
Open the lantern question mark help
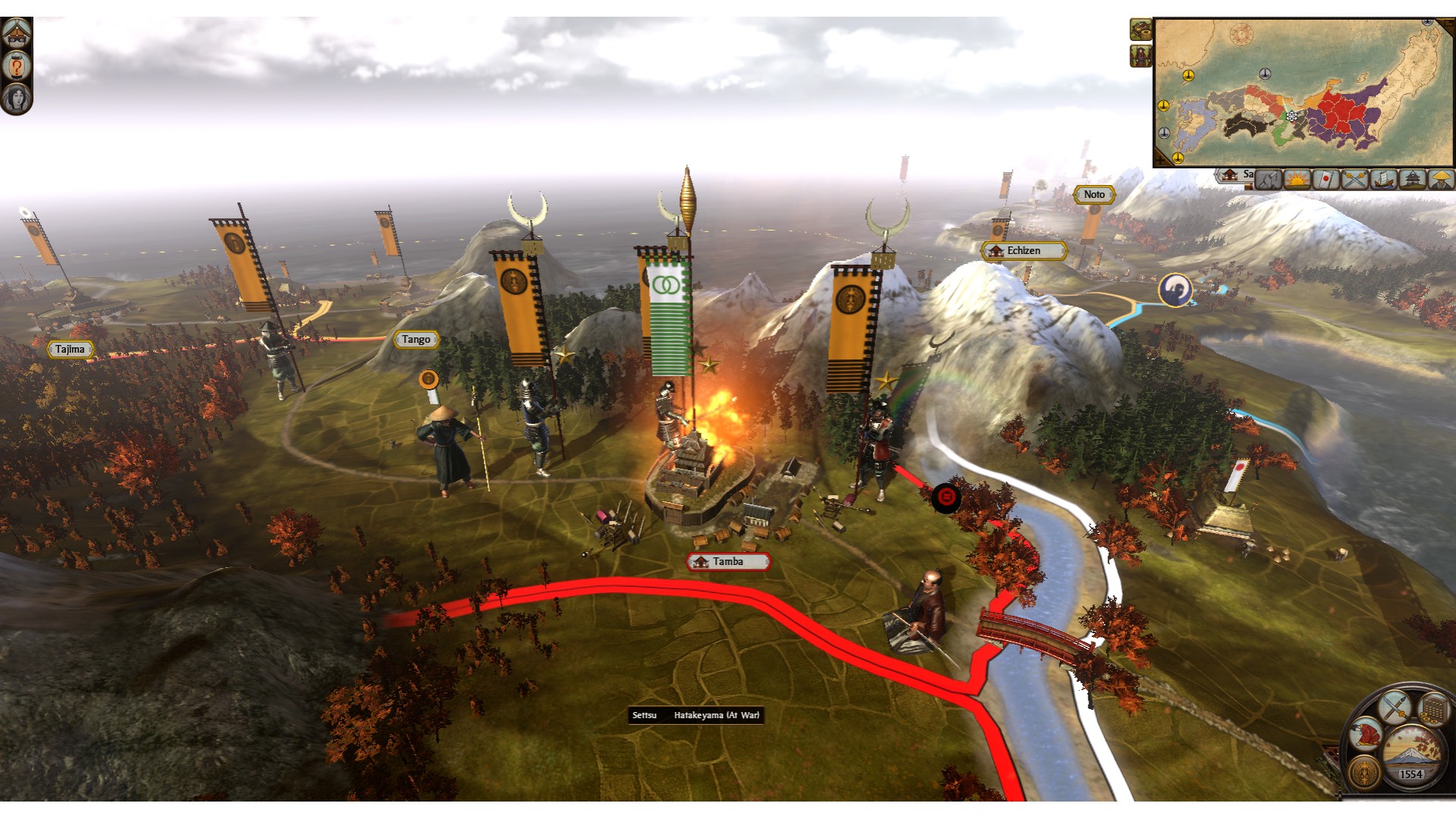[16, 66]
